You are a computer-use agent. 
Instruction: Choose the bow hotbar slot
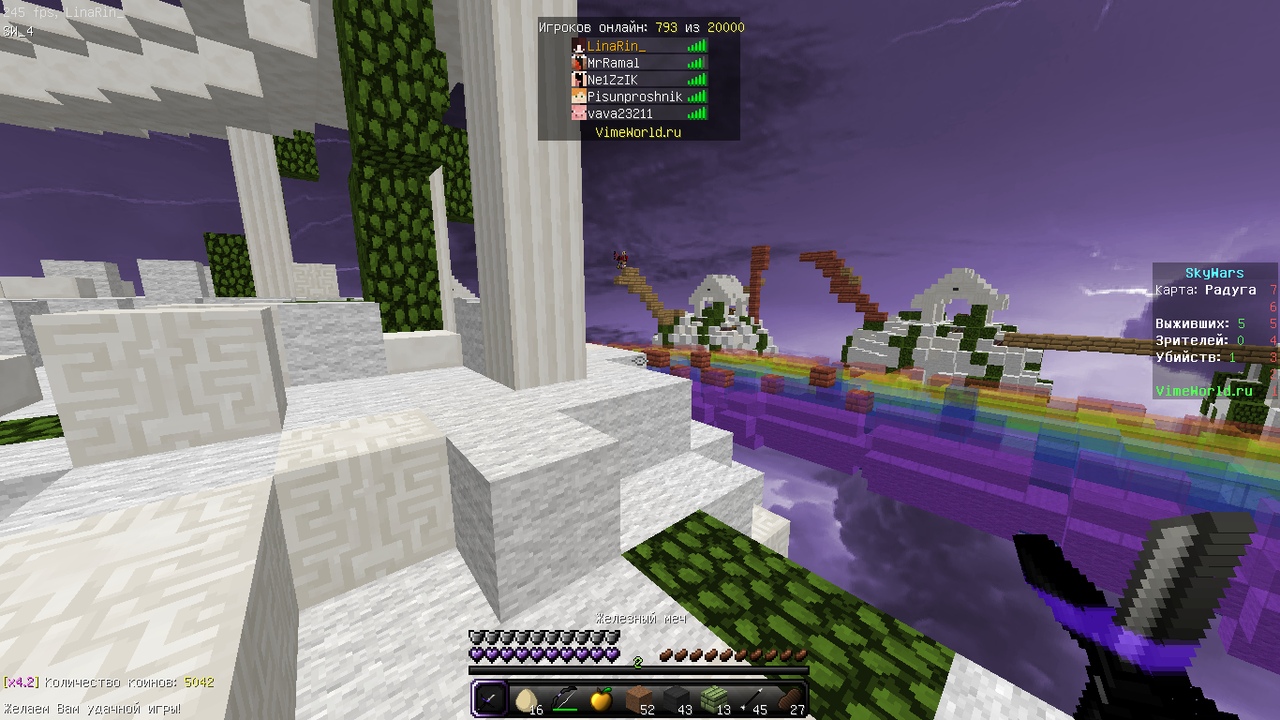(x=564, y=699)
